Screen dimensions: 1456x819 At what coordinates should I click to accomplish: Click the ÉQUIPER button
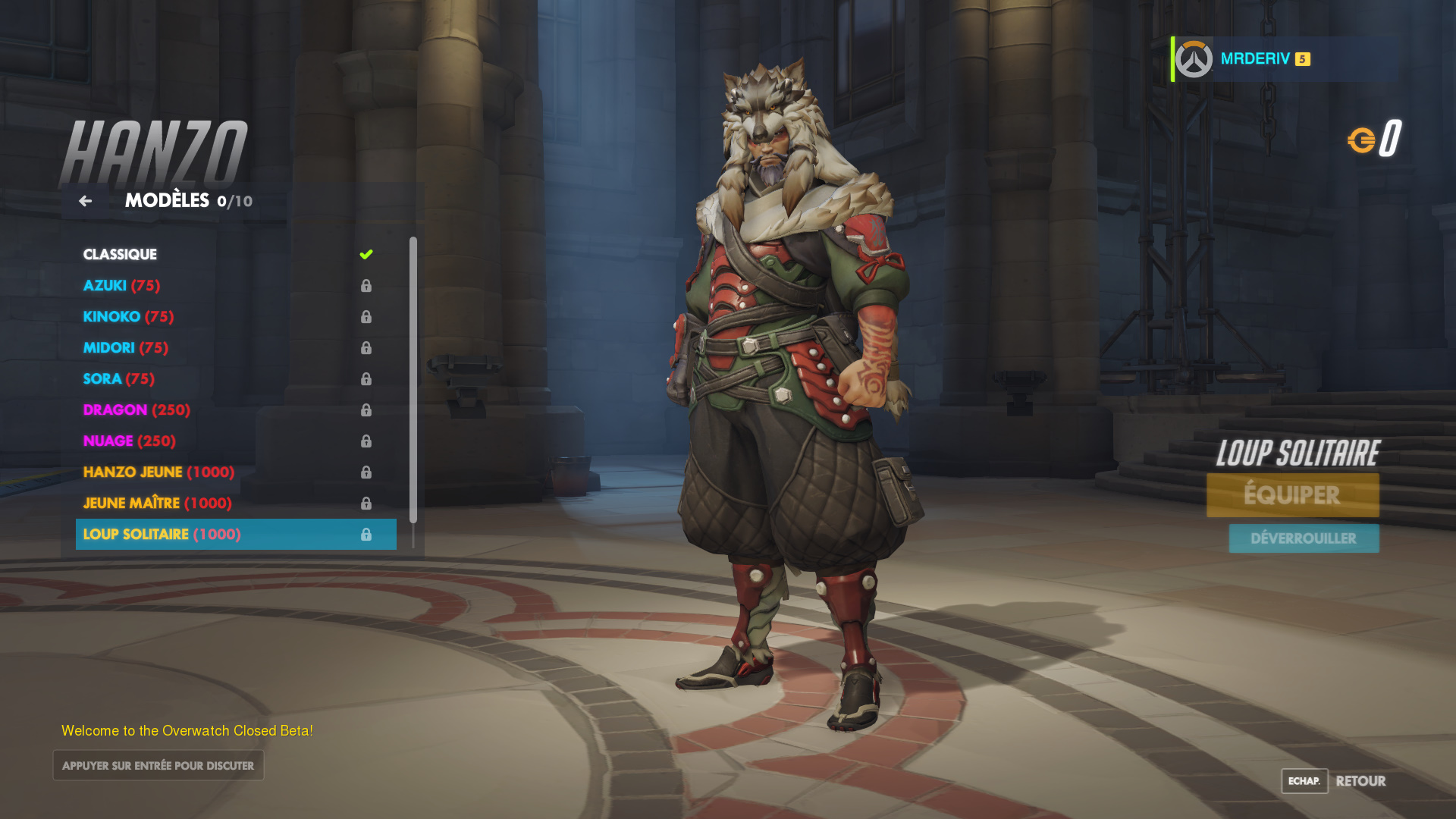point(1292,494)
